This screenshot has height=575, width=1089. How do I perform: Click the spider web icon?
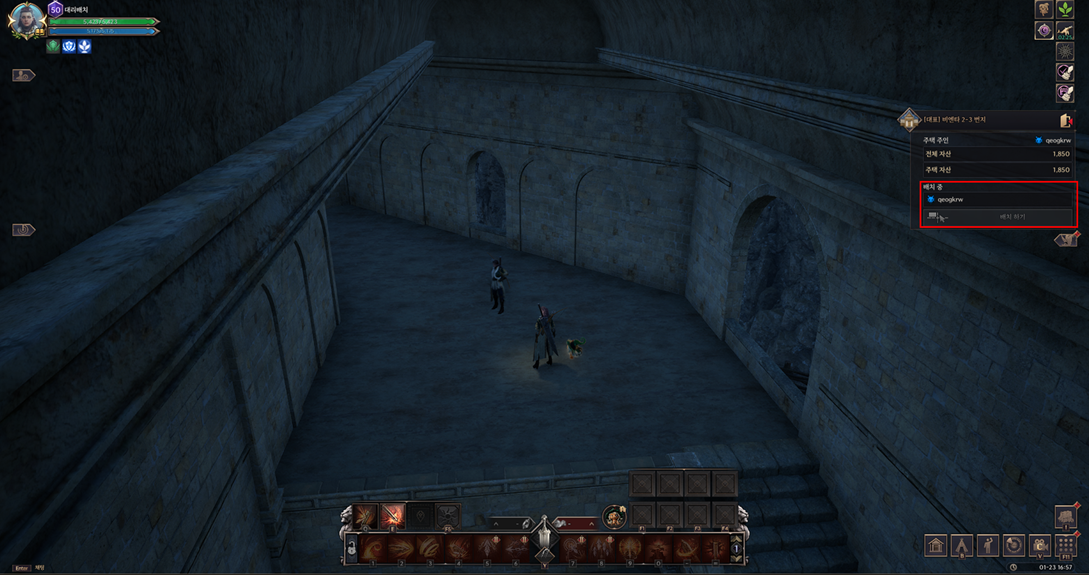pos(1066,52)
